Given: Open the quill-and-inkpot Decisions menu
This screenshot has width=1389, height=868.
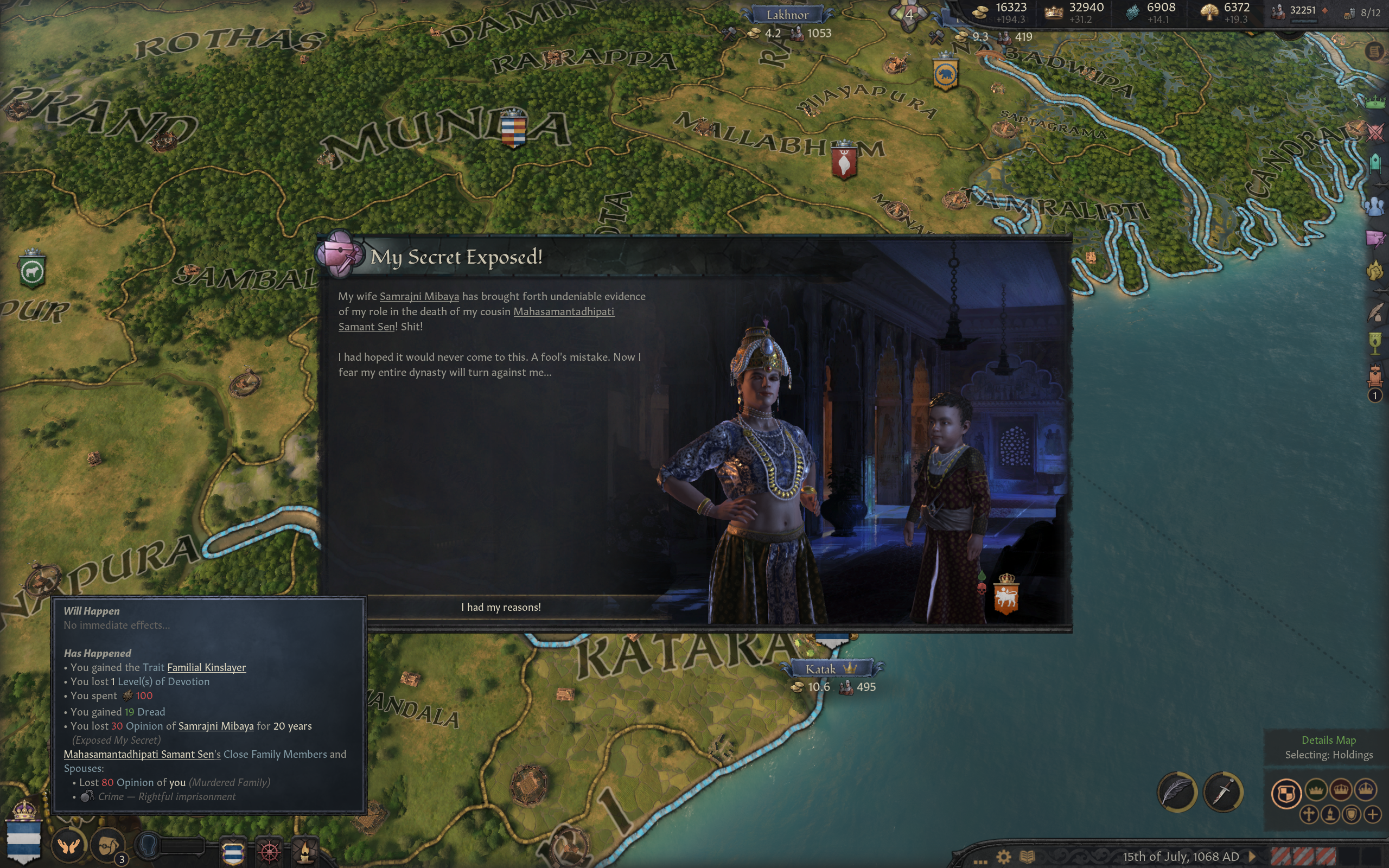Looking at the screenshot, I should point(1375,312).
